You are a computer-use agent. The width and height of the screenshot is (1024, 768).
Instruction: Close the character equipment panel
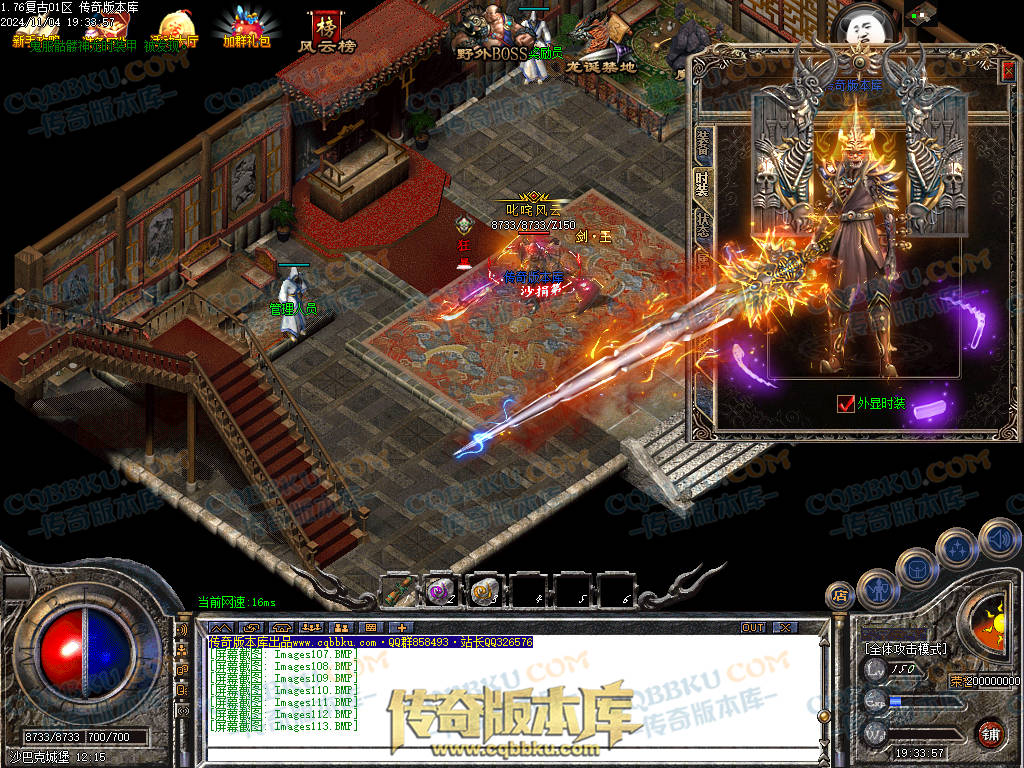point(1008,68)
